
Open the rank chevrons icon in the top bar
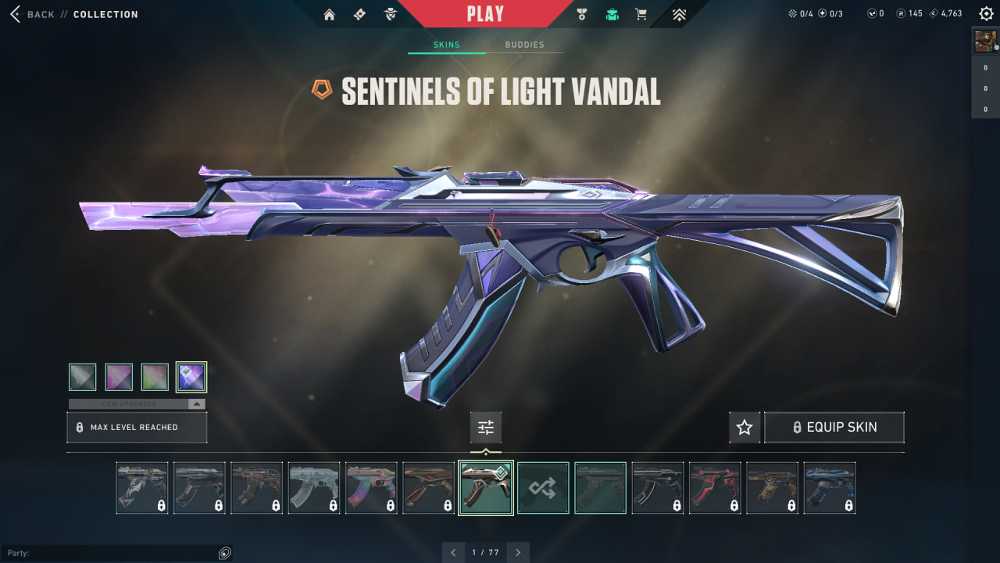pos(678,14)
